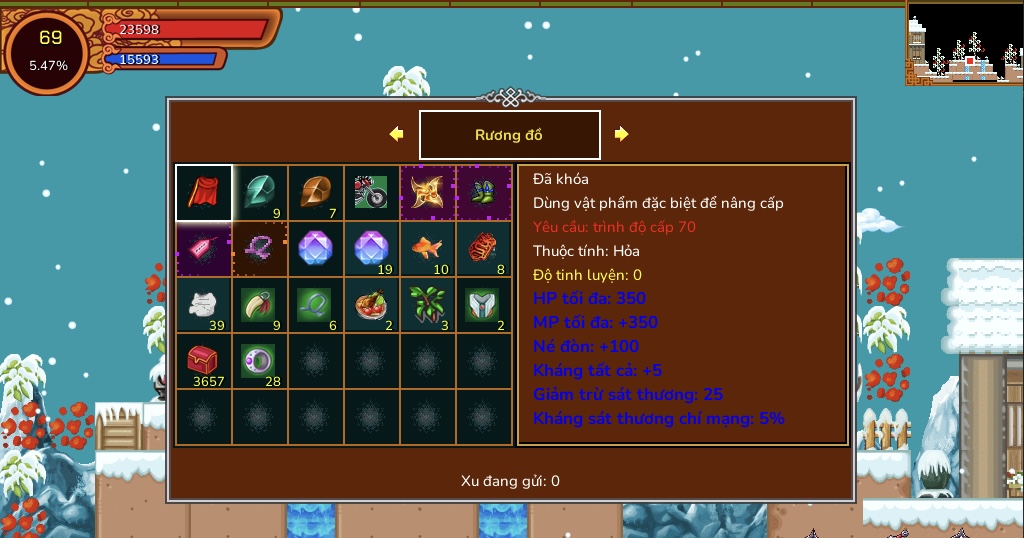Click the minimap in the corner
1024x538 pixels.
point(964,42)
